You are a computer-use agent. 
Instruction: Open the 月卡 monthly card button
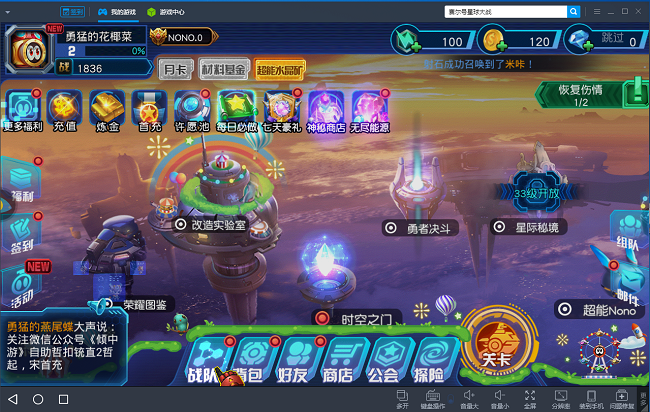click(x=174, y=69)
